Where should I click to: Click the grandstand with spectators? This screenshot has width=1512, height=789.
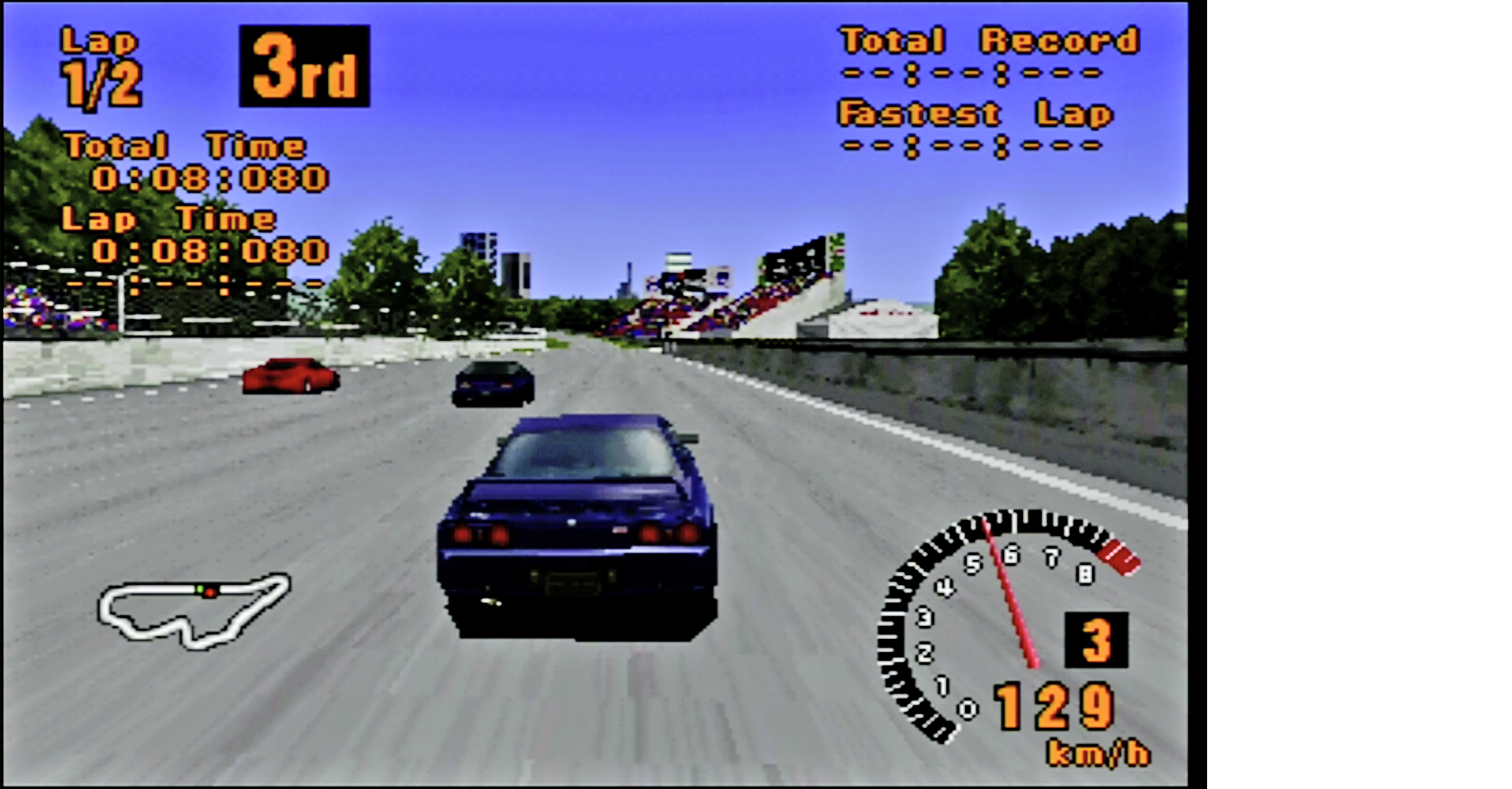click(x=732, y=301)
